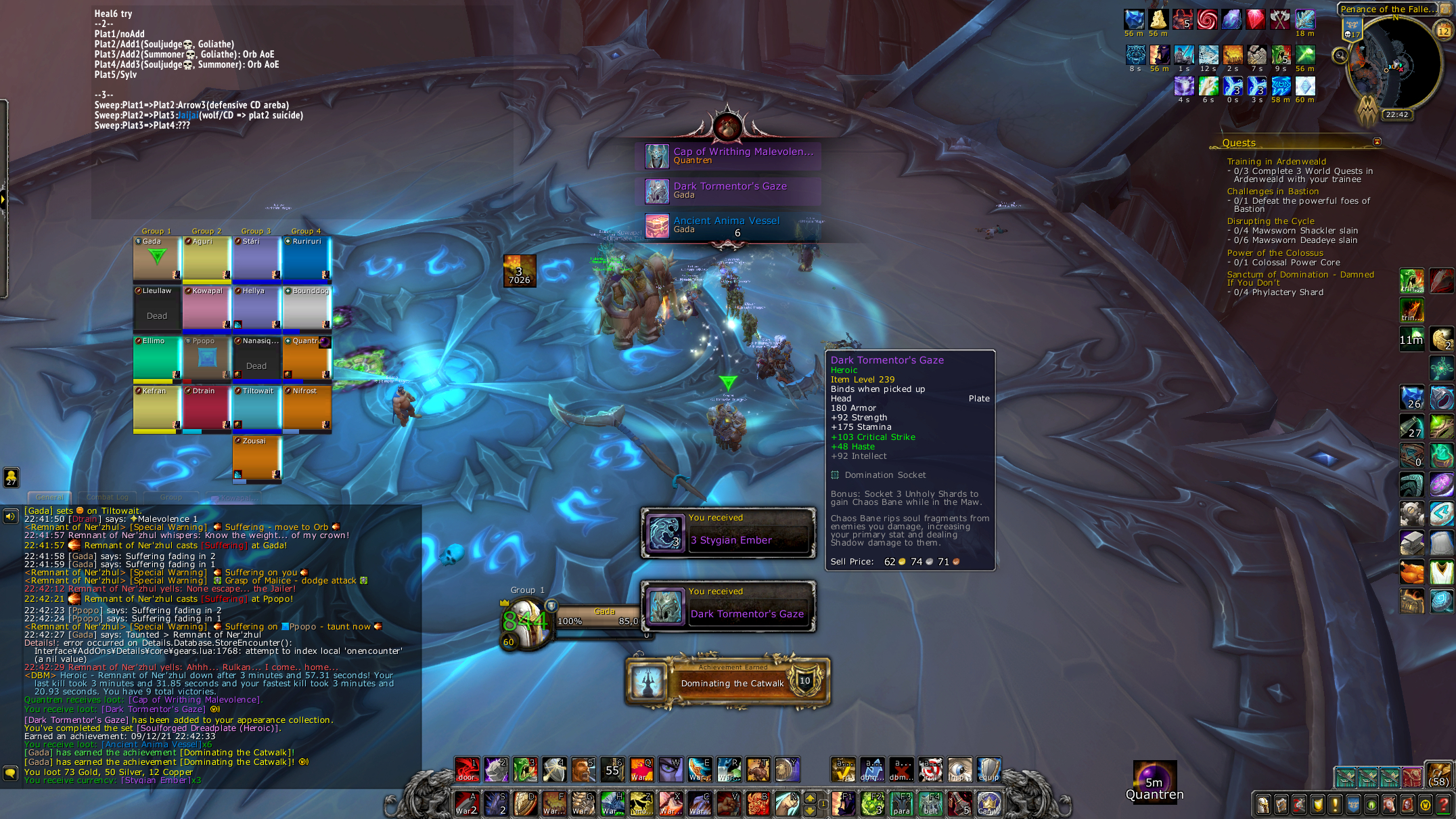Switch to the General chat tab
Viewport: 1456px width, 819px height.
[49, 497]
